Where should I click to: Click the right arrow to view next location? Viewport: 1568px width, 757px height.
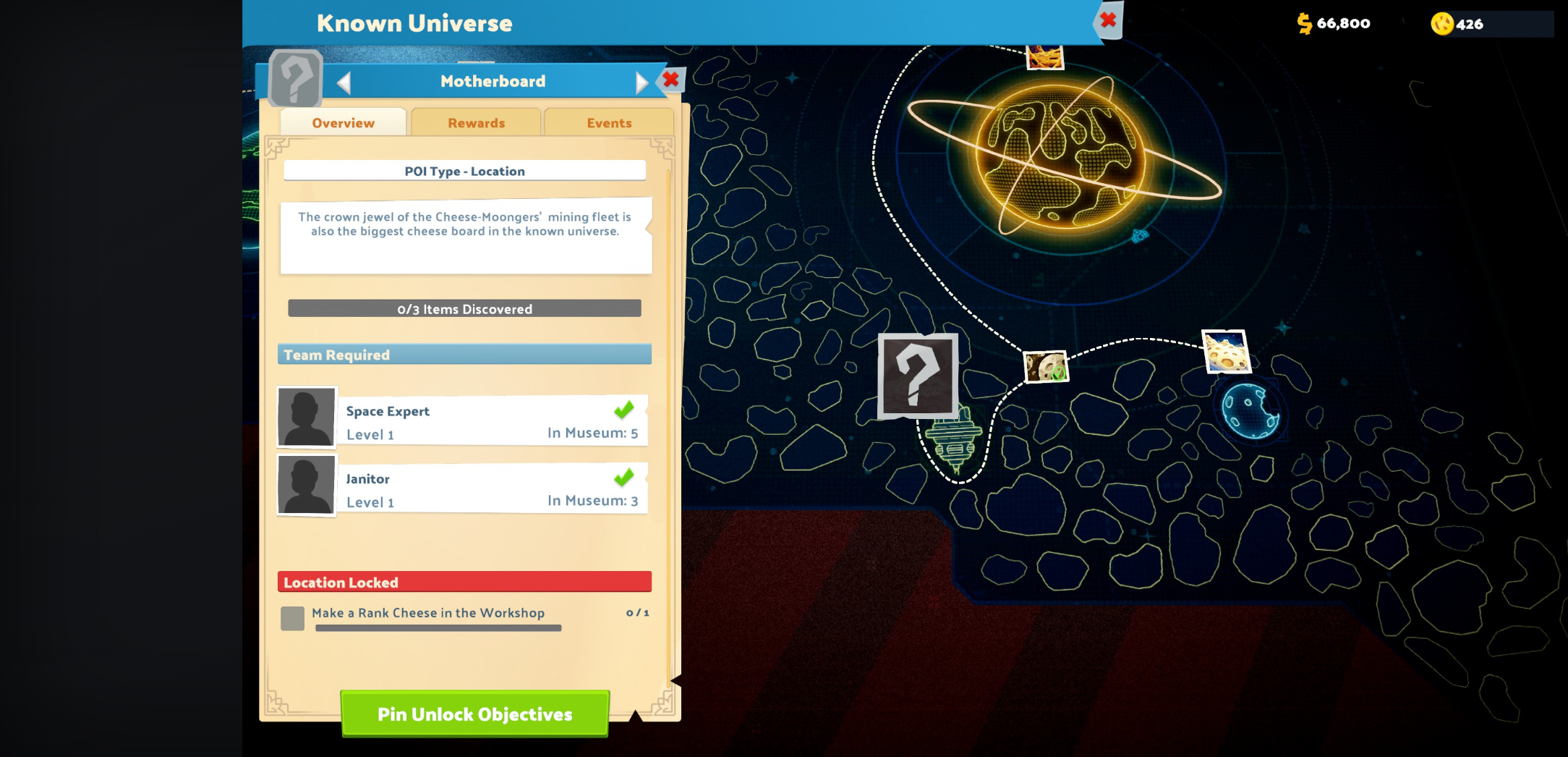641,81
